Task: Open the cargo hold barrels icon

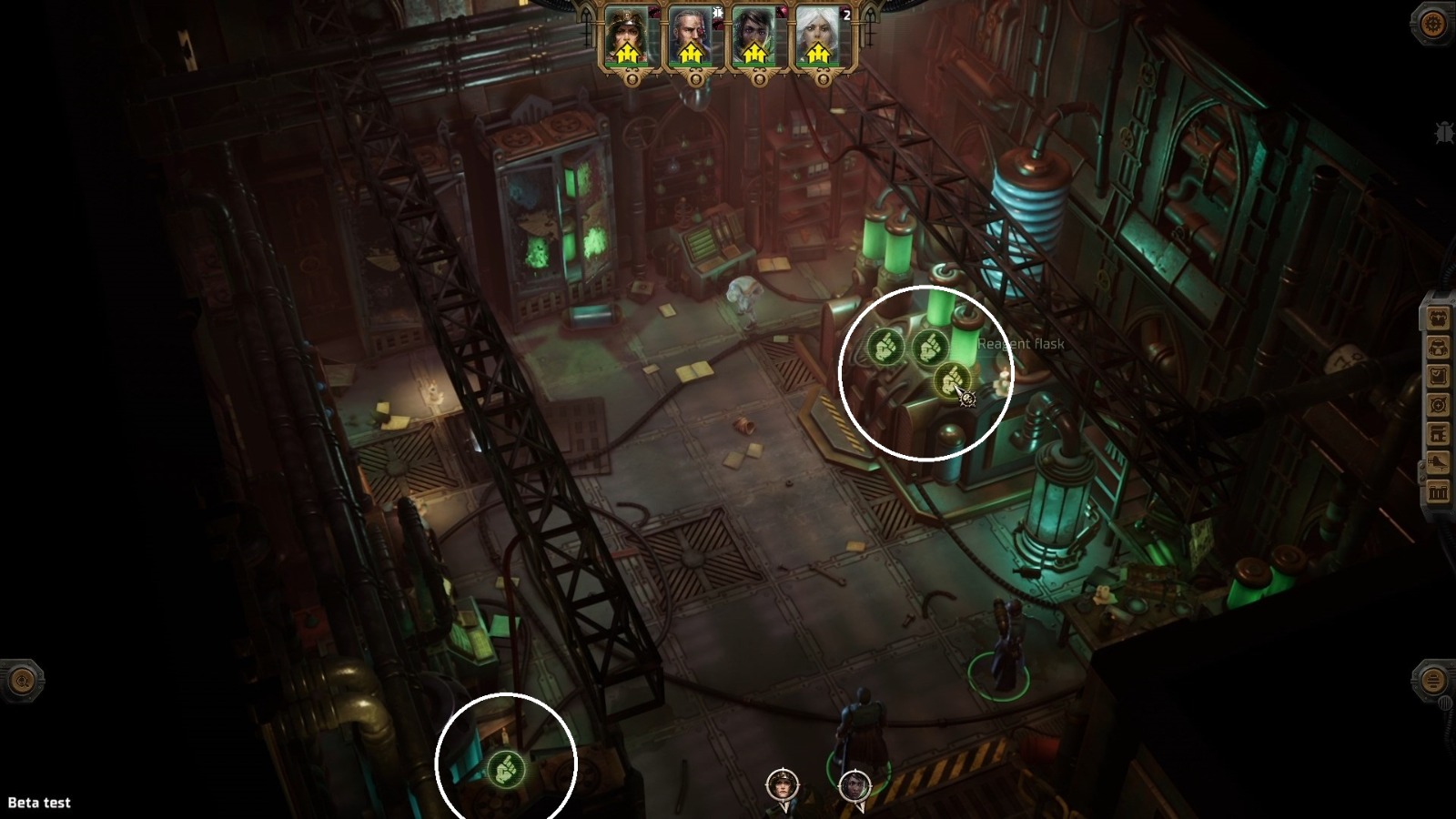Action: [x=1440, y=493]
